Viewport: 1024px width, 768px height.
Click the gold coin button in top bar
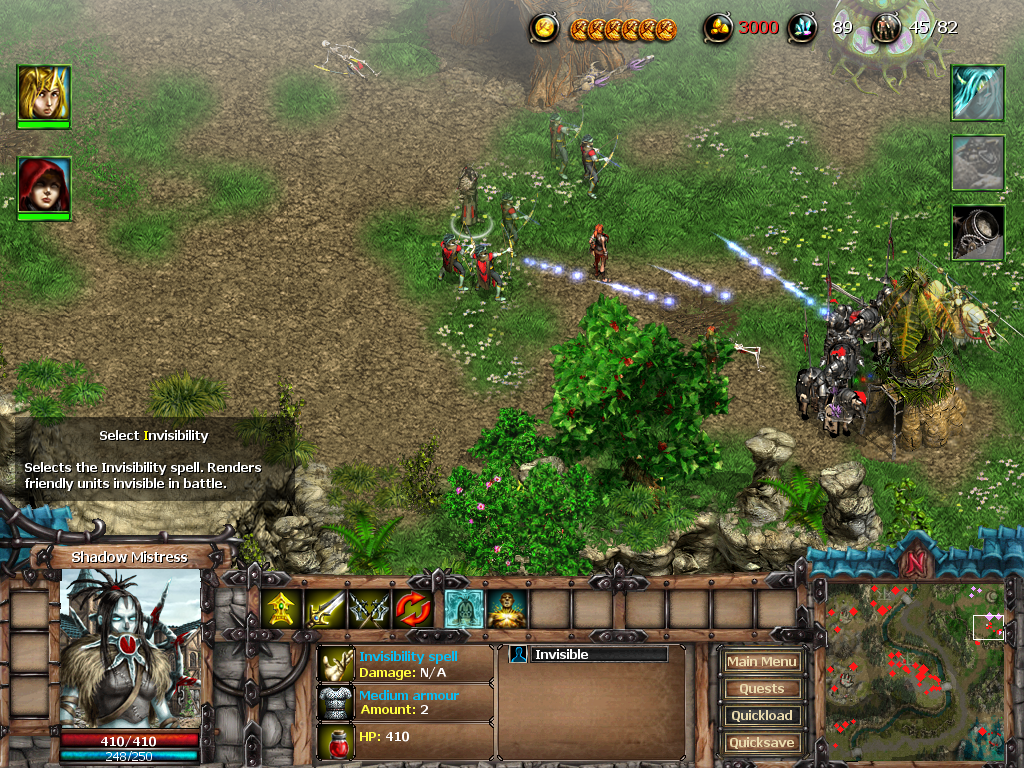[x=544, y=28]
